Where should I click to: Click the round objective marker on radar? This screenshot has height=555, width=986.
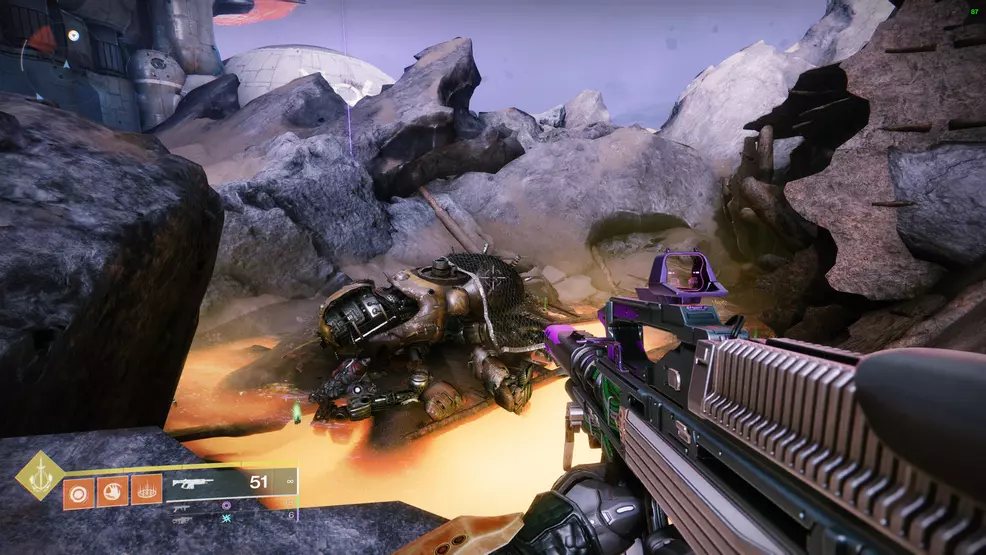tap(73, 34)
